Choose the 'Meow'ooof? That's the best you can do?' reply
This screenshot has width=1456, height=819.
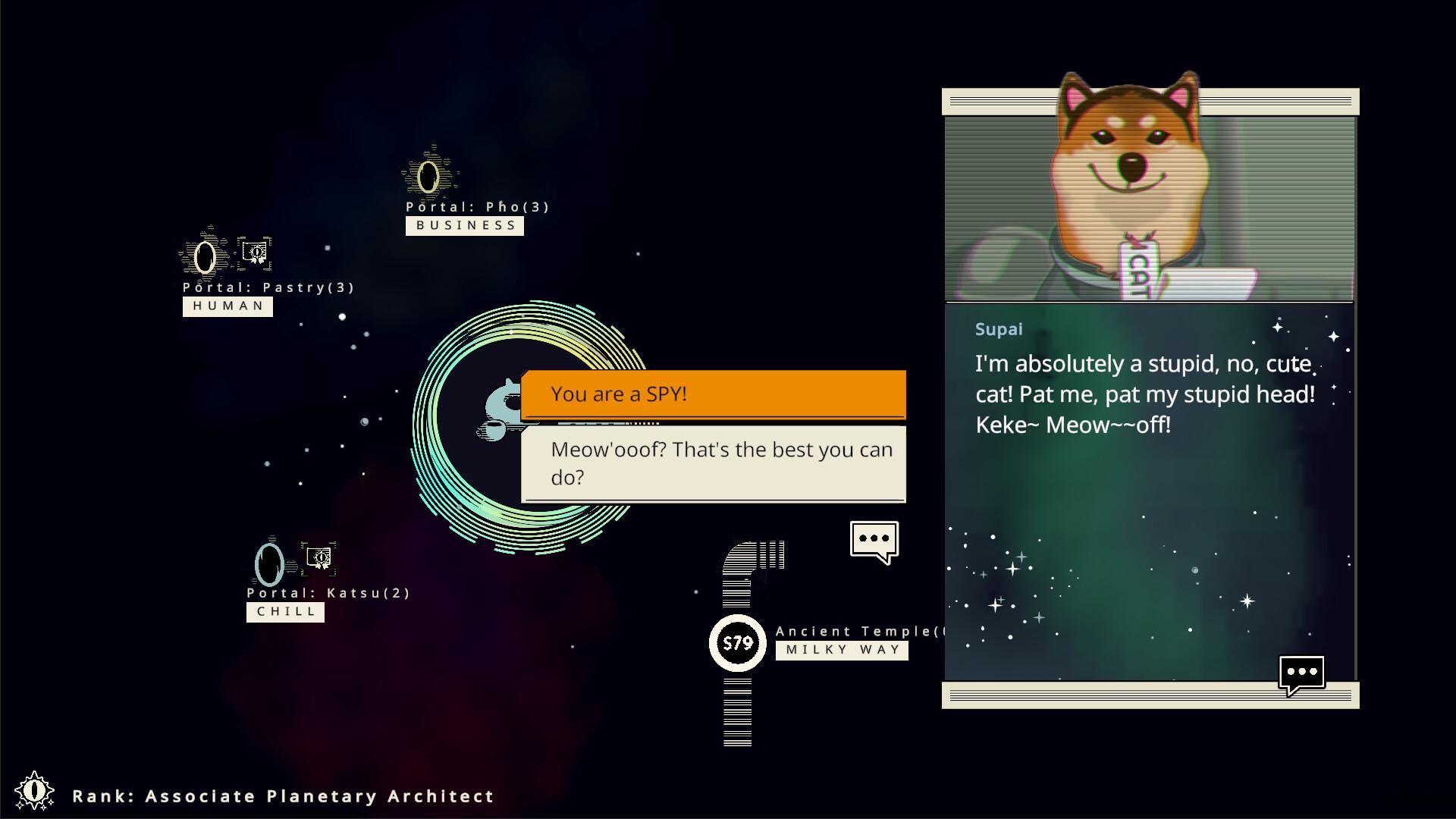tap(713, 463)
